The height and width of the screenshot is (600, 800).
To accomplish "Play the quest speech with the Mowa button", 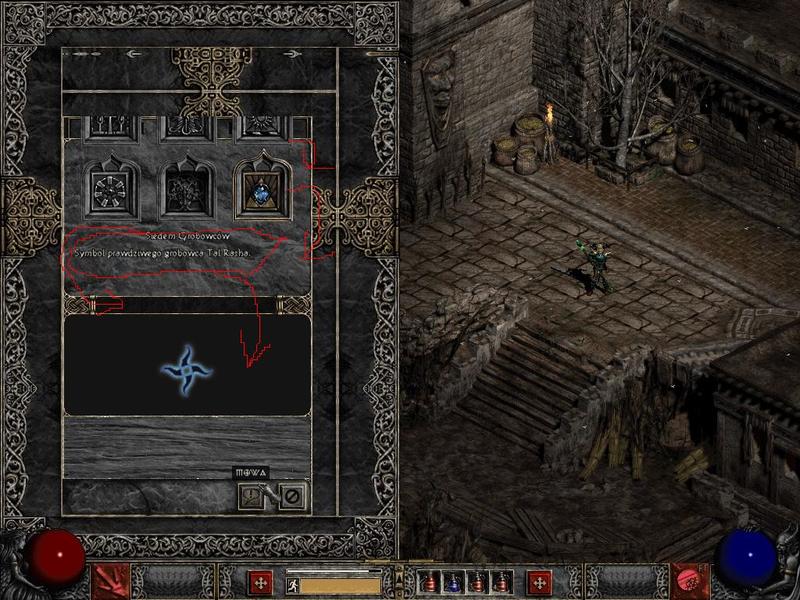I will pos(251,494).
